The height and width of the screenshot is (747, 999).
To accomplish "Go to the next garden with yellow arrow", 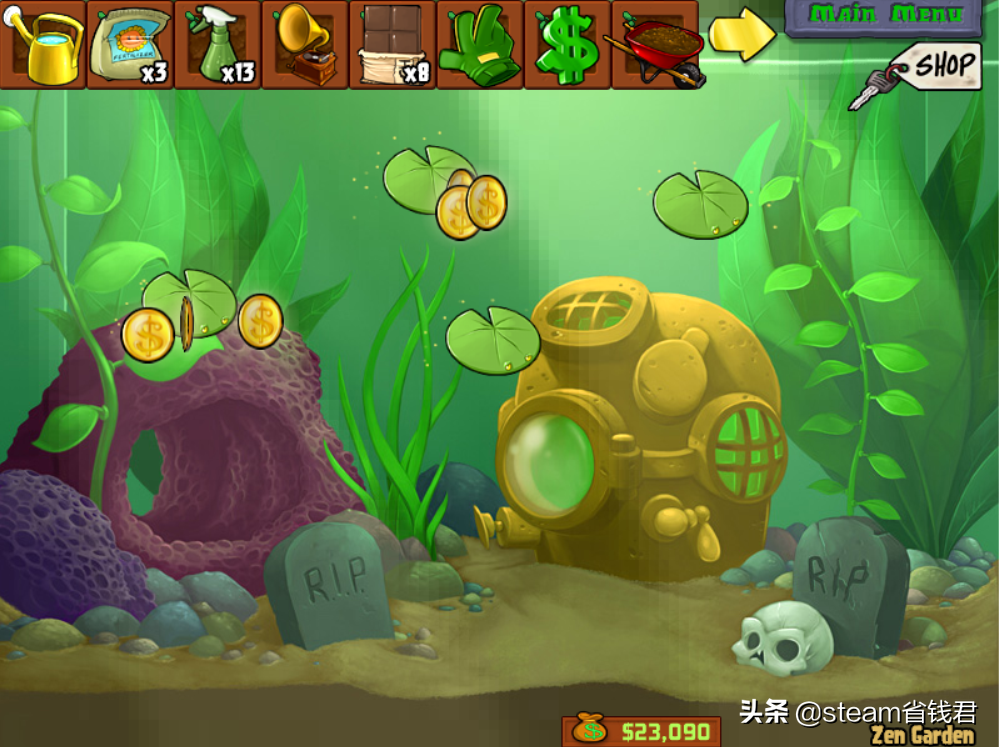I will click(741, 34).
